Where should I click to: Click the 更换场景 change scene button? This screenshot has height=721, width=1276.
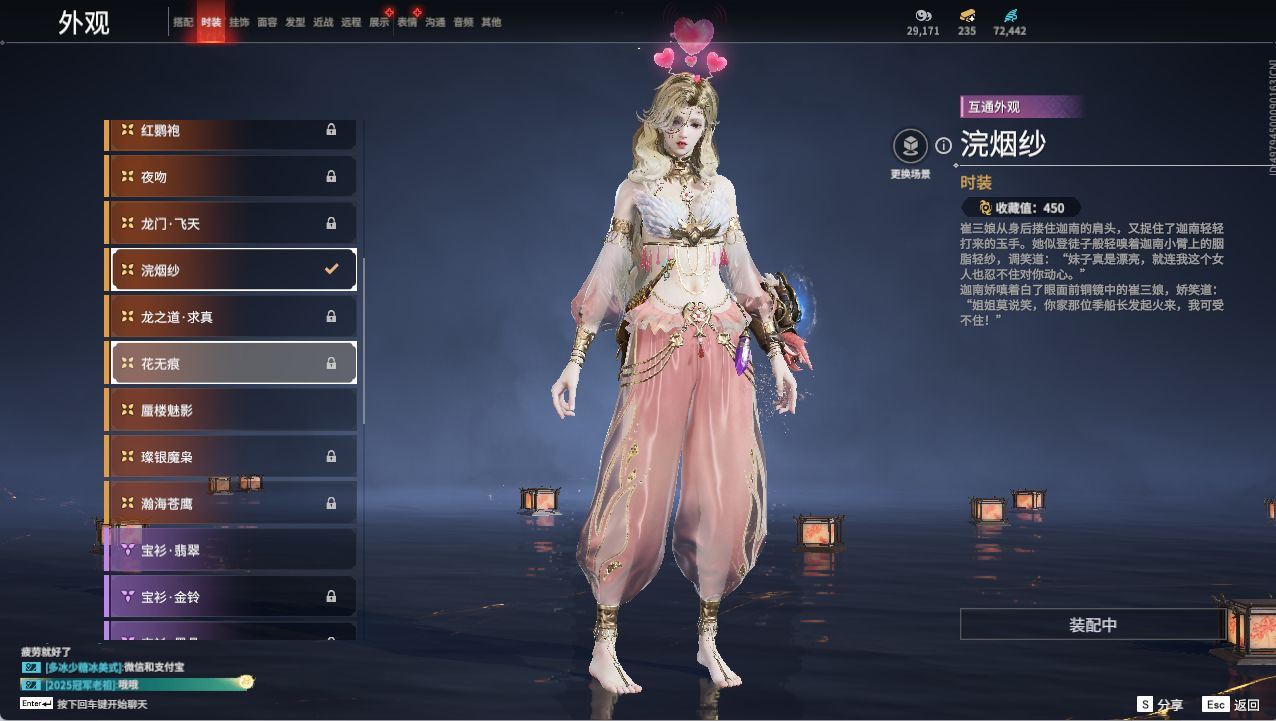[910, 147]
